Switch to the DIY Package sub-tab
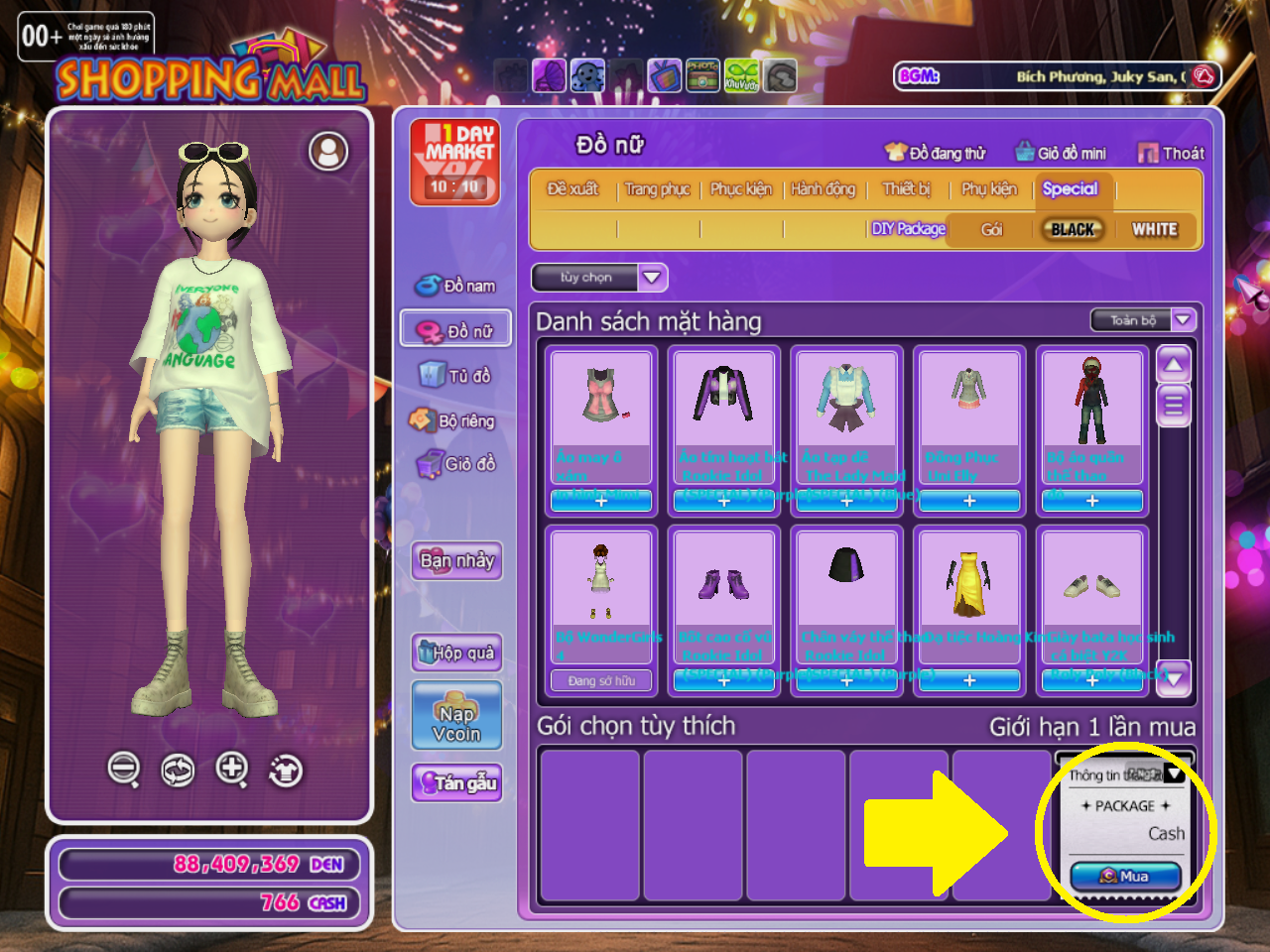 (908, 230)
